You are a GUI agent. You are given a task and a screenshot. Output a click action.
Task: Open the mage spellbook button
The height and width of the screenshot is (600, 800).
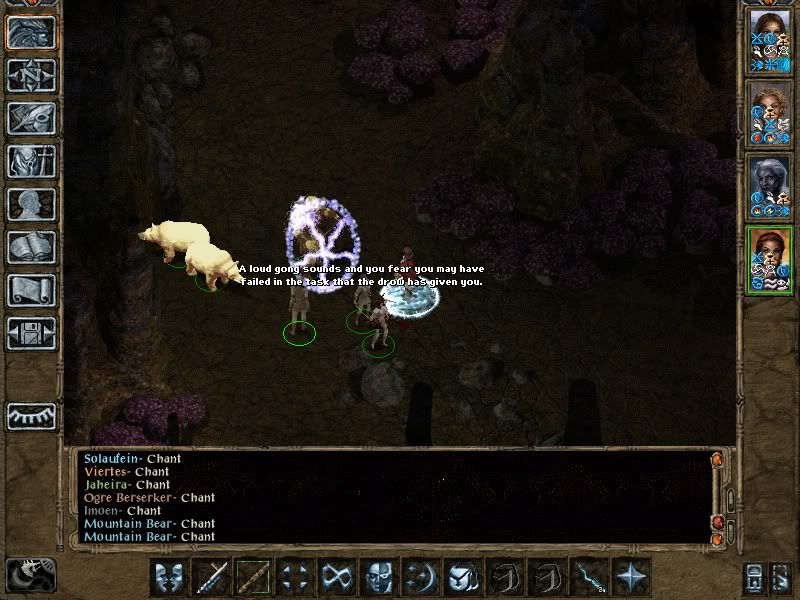[31, 247]
